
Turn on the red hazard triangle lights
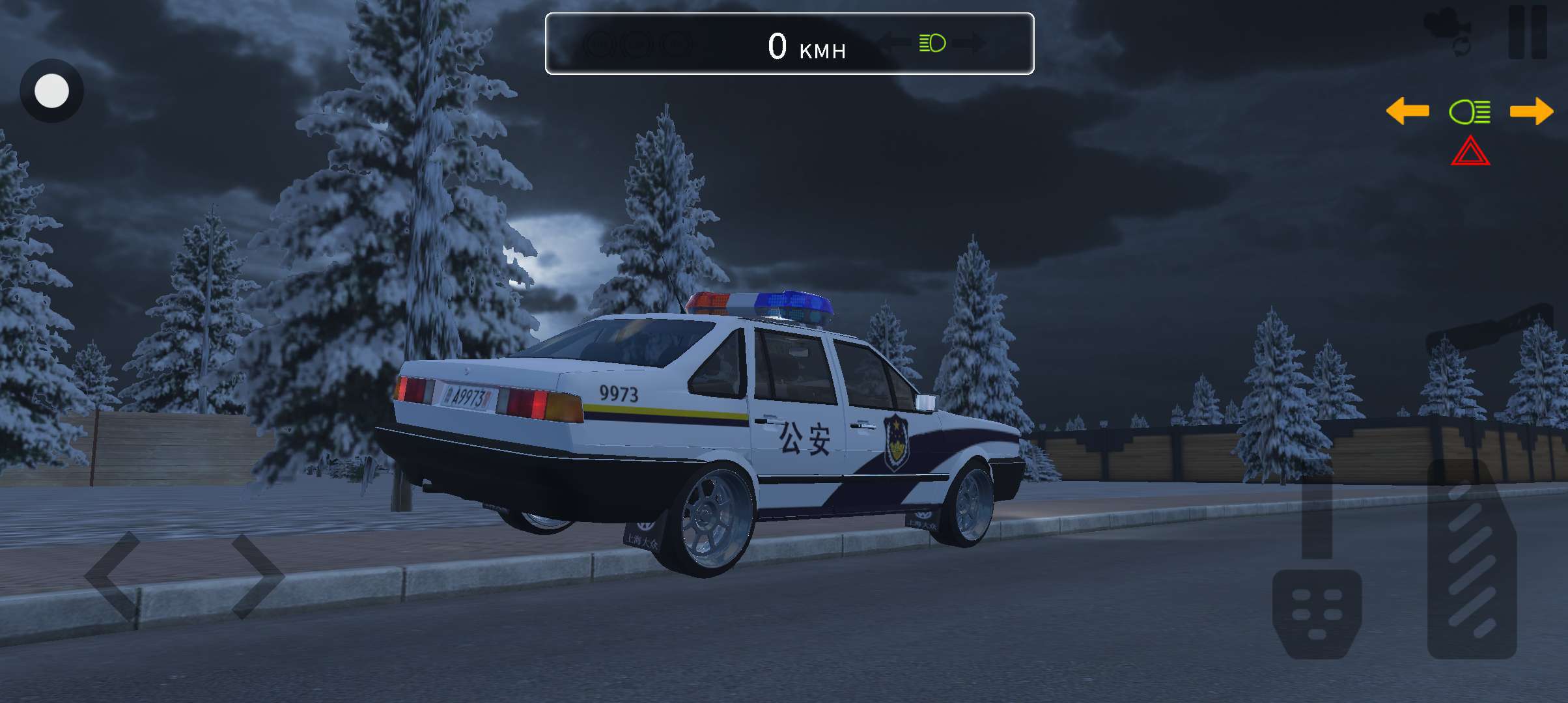tap(1470, 152)
